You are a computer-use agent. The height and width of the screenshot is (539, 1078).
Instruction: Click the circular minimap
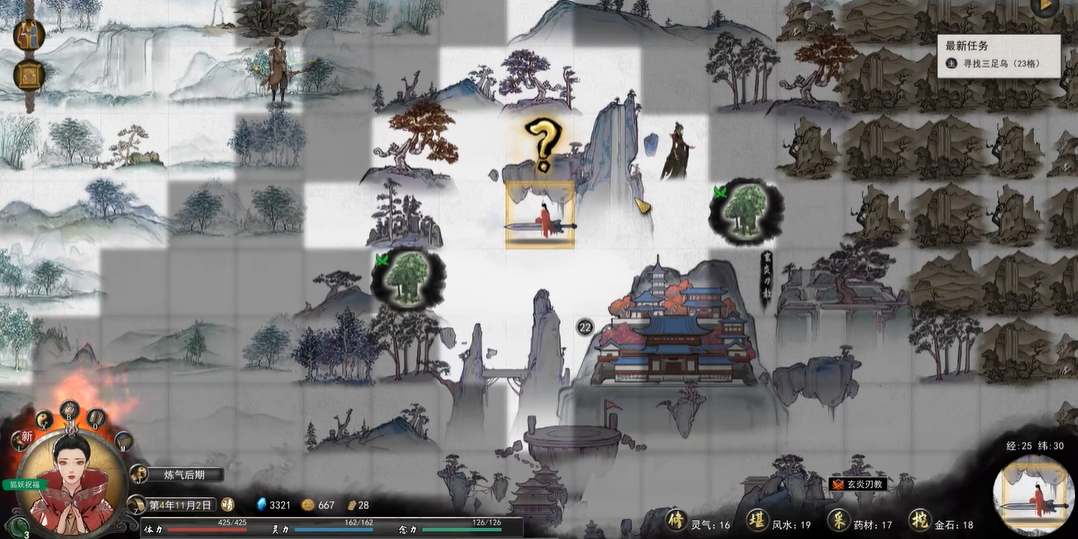(1034, 495)
